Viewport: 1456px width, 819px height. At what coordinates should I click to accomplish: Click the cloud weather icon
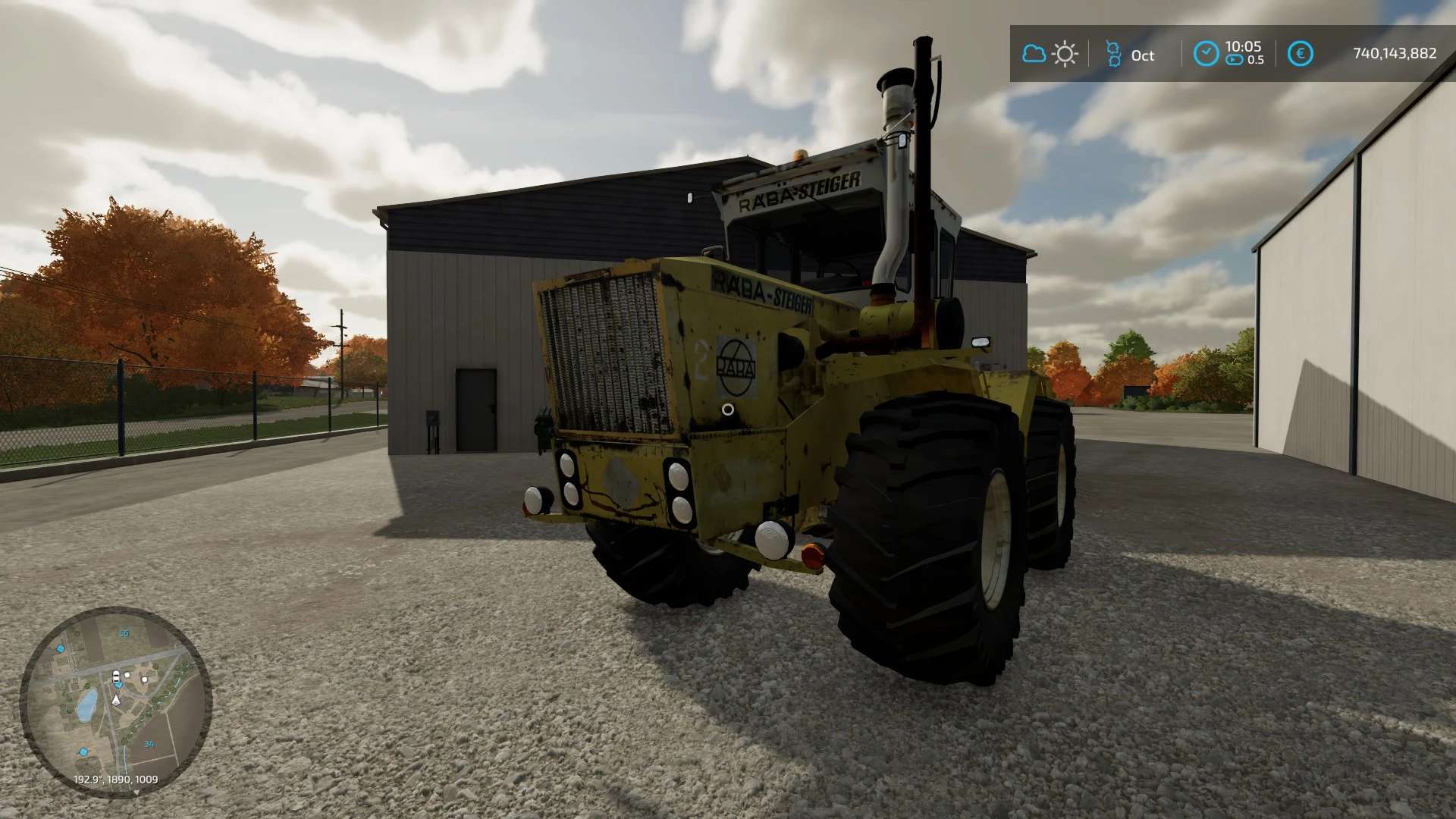[1034, 54]
